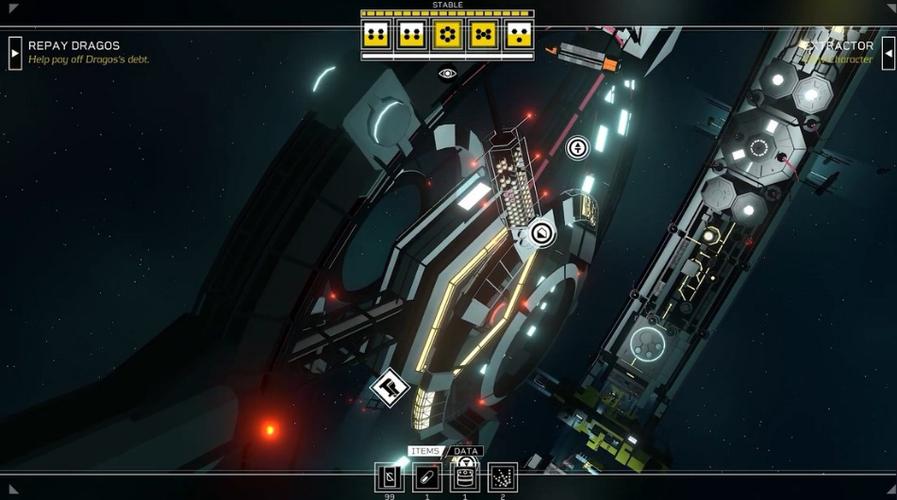Switch to the Items tab
The height and width of the screenshot is (500, 897).
426,451
